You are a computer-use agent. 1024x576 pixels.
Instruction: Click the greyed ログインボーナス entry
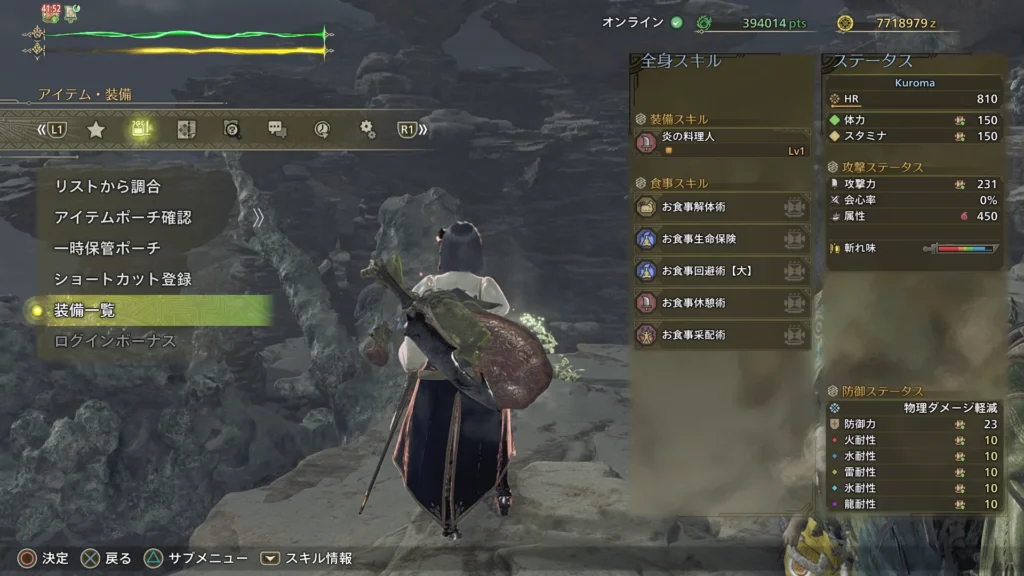pyautogui.click(x=114, y=341)
